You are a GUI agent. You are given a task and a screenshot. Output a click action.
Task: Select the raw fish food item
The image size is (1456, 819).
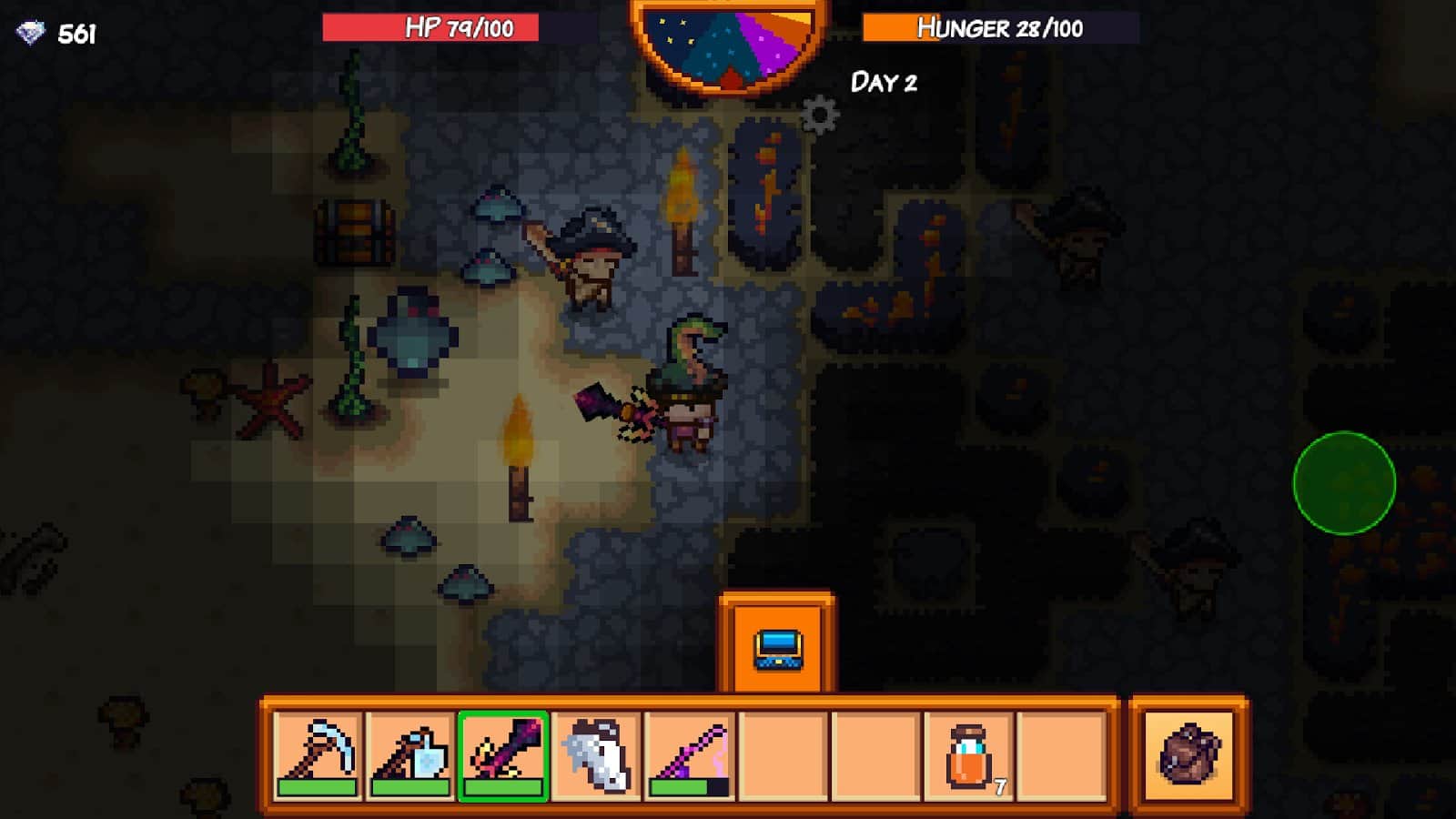pos(598,753)
